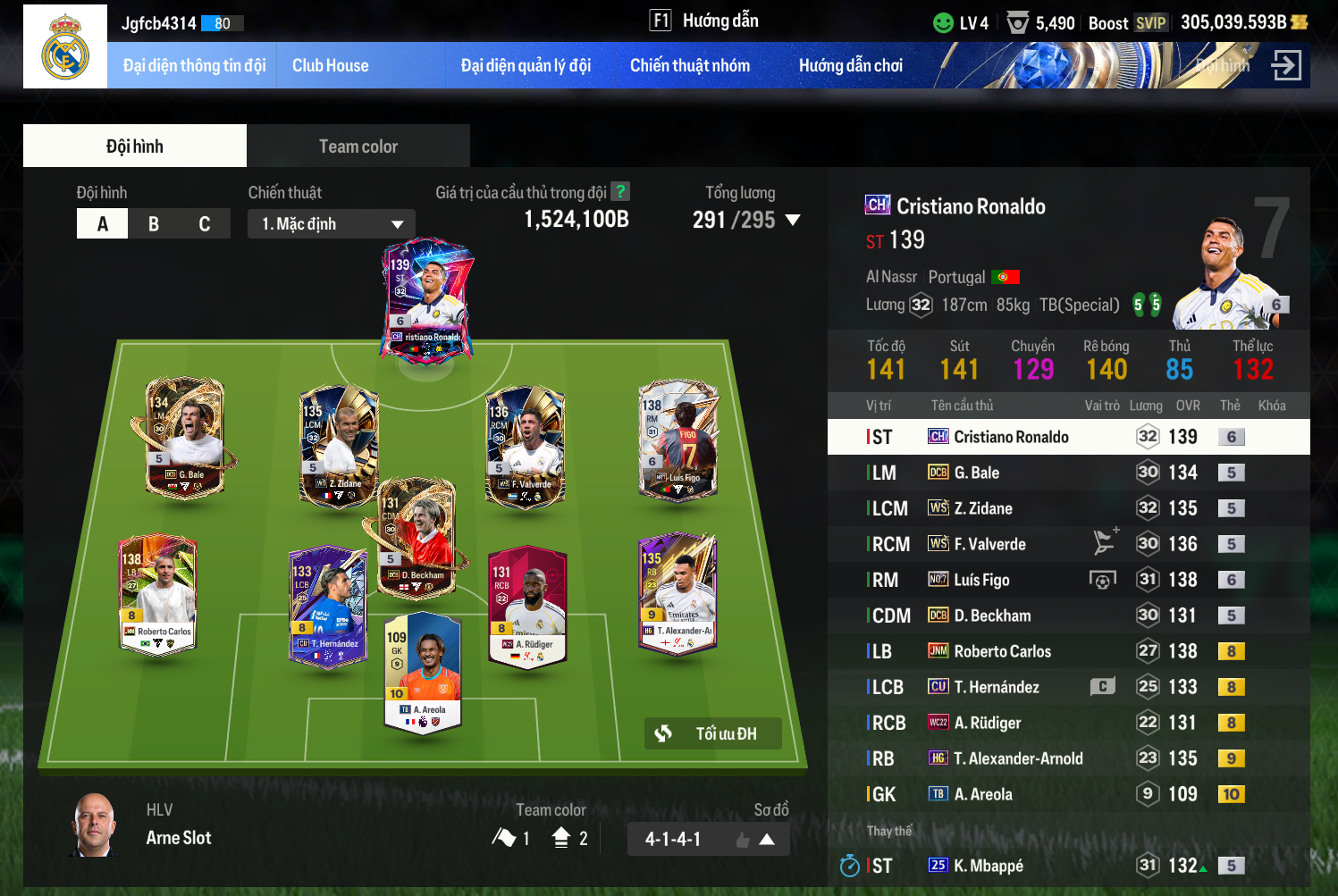Image resolution: width=1338 pixels, height=896 pixels.
Task: Open Hướng dẫn chơi menu
Action: 850,65
